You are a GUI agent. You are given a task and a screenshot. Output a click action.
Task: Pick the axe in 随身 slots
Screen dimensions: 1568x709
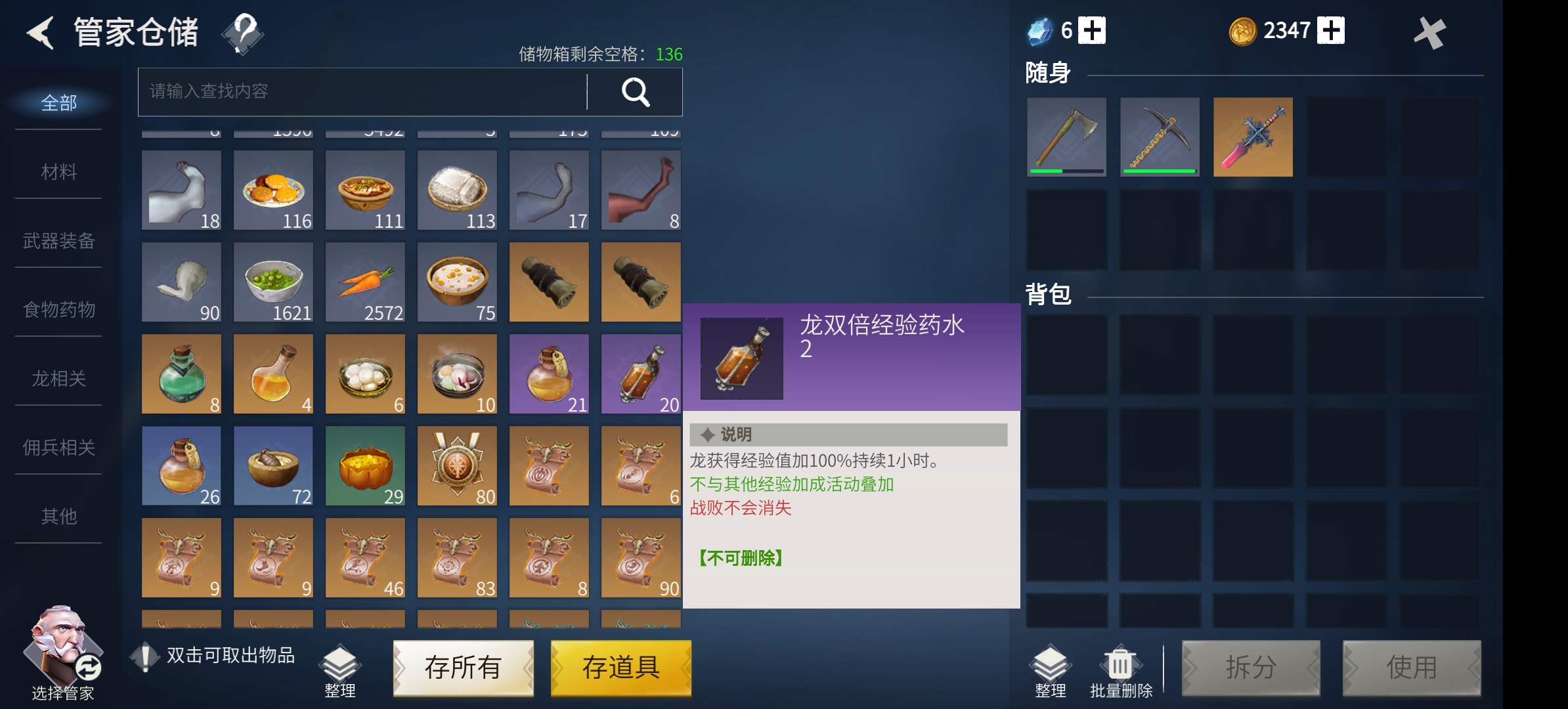tap(1066, 137)
